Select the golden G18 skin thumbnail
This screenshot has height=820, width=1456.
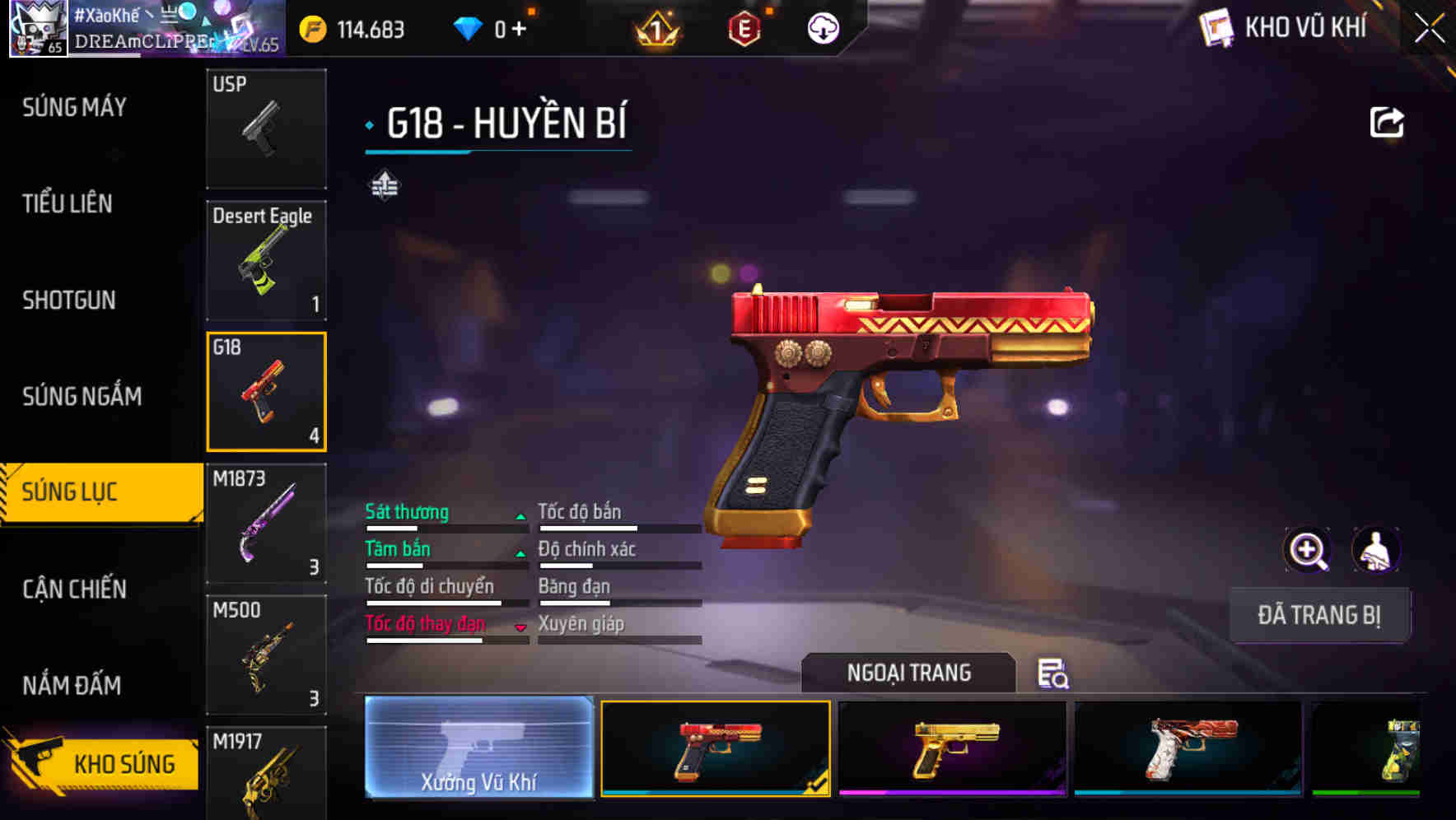tap(950, 748)
